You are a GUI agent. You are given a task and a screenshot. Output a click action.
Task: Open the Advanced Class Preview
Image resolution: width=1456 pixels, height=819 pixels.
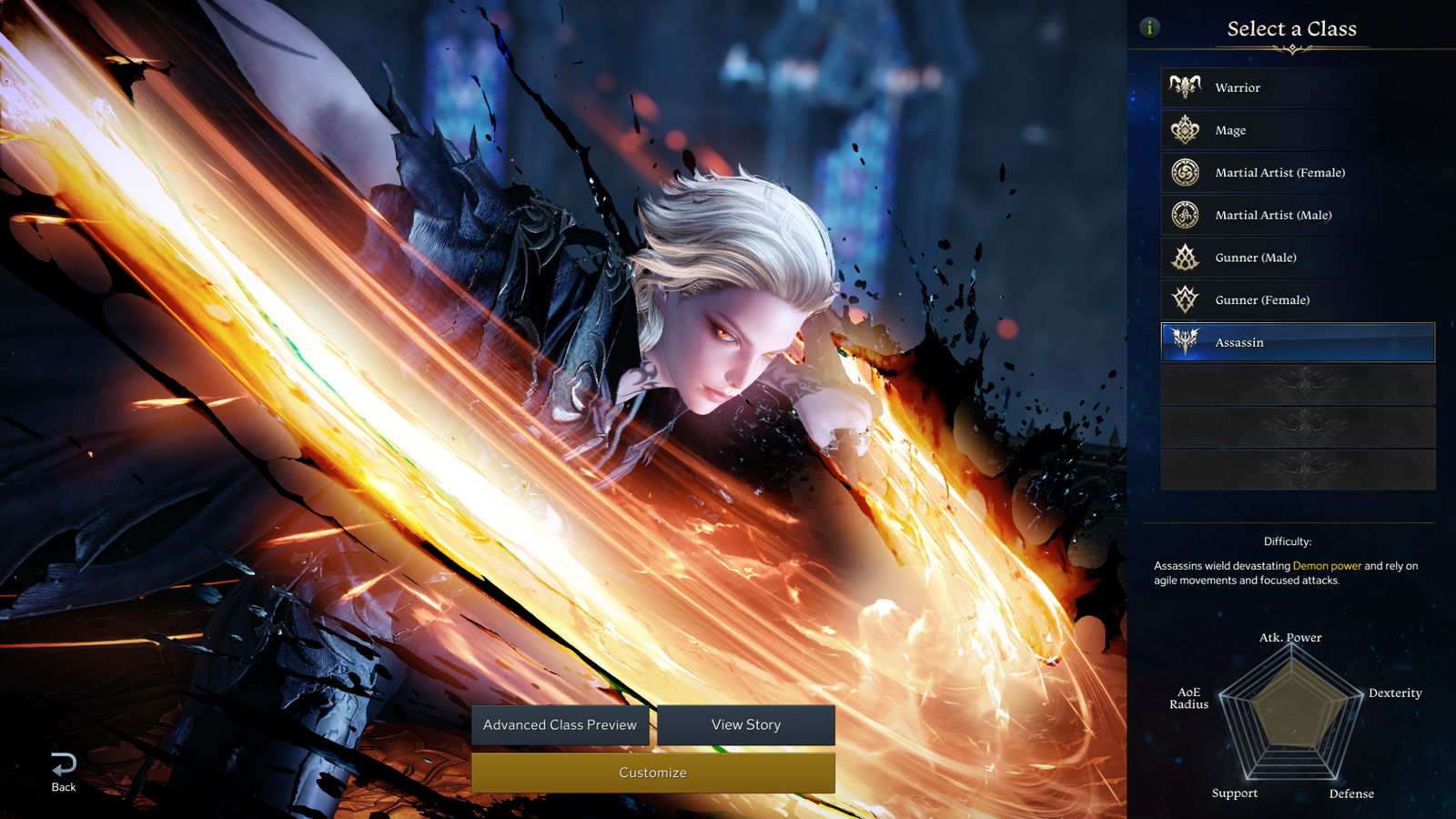(560, 725)
